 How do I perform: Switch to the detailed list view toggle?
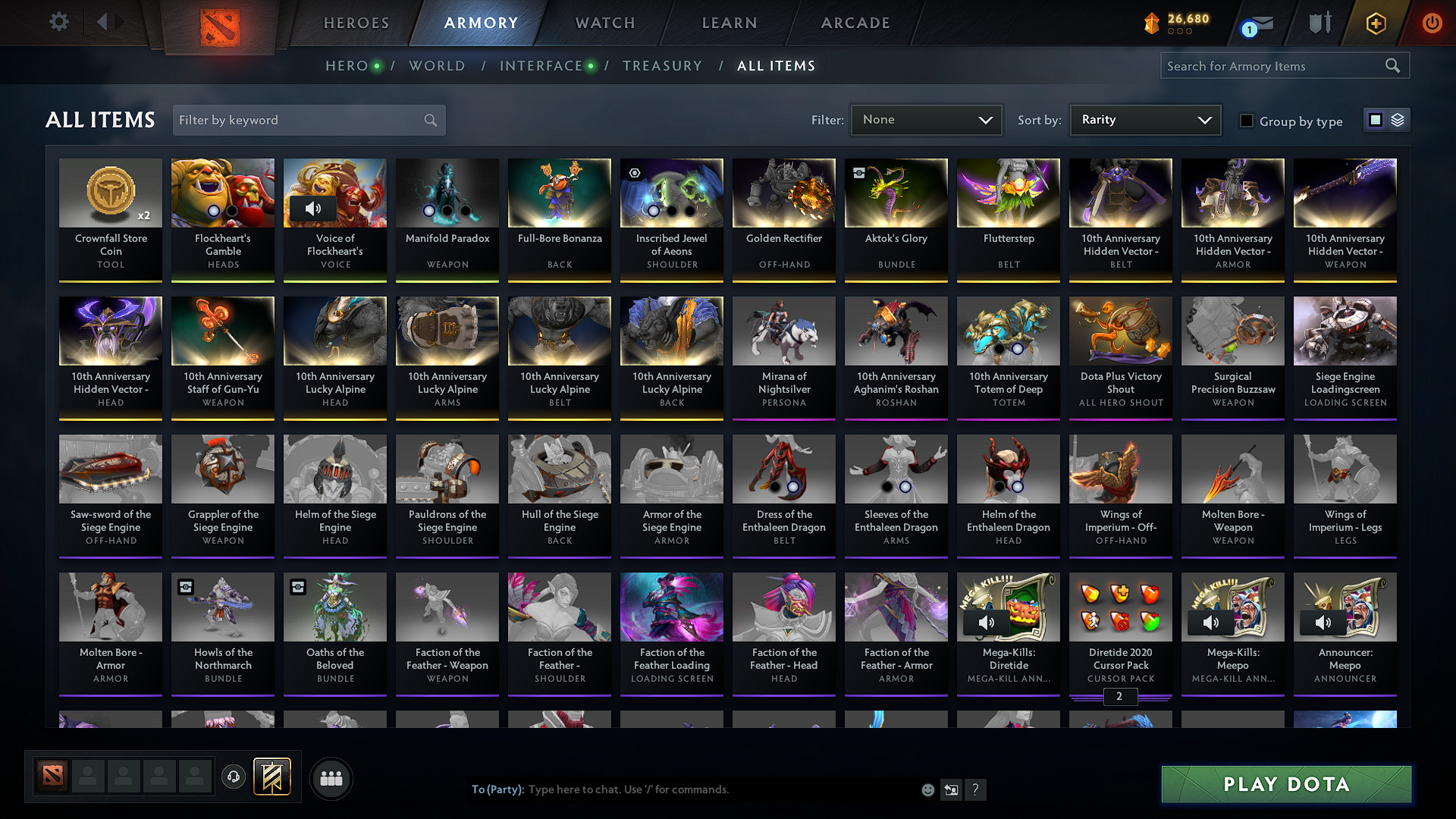coord(1399,119)
